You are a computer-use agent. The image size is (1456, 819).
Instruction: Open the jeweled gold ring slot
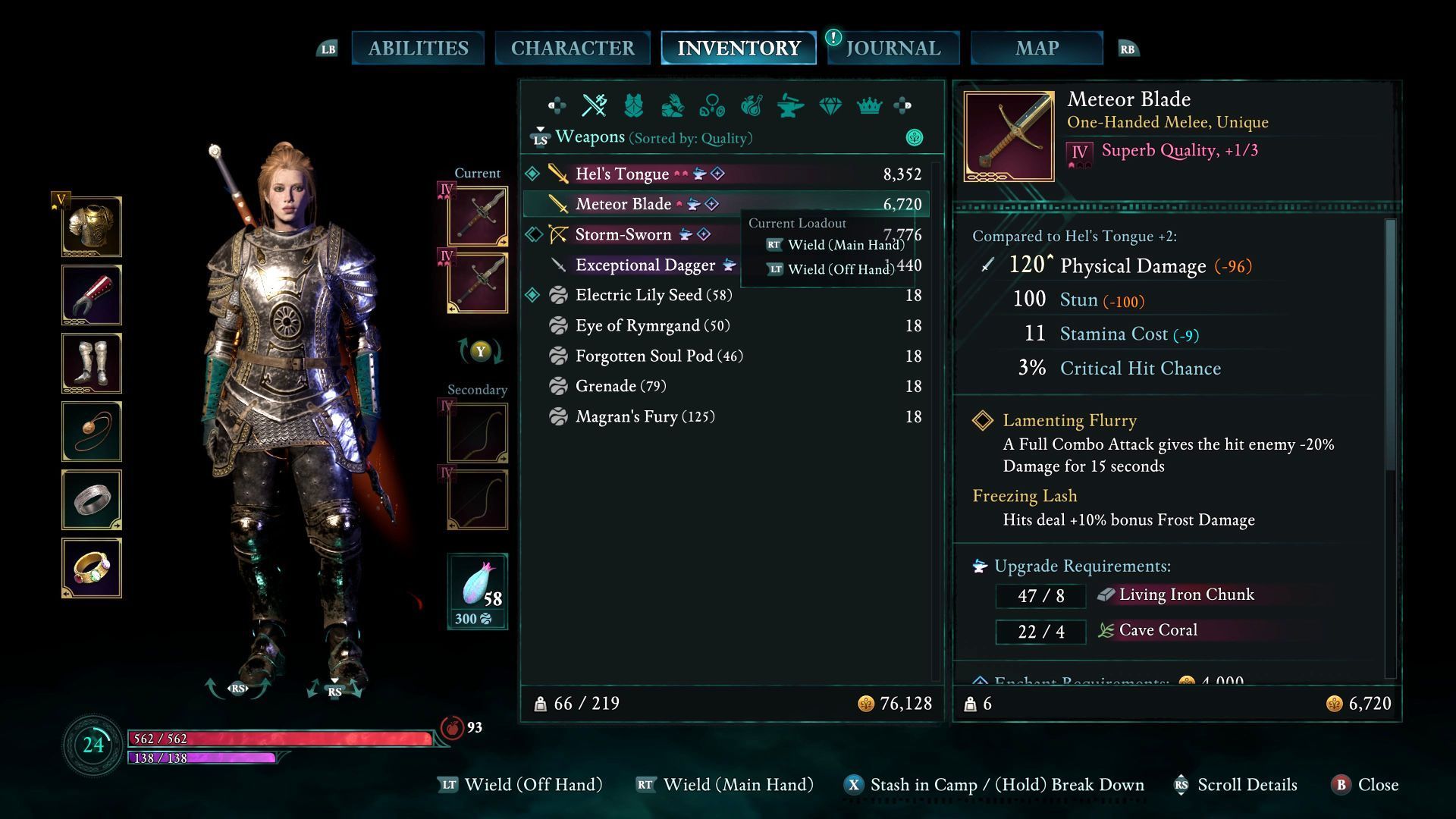coord(92,568)
